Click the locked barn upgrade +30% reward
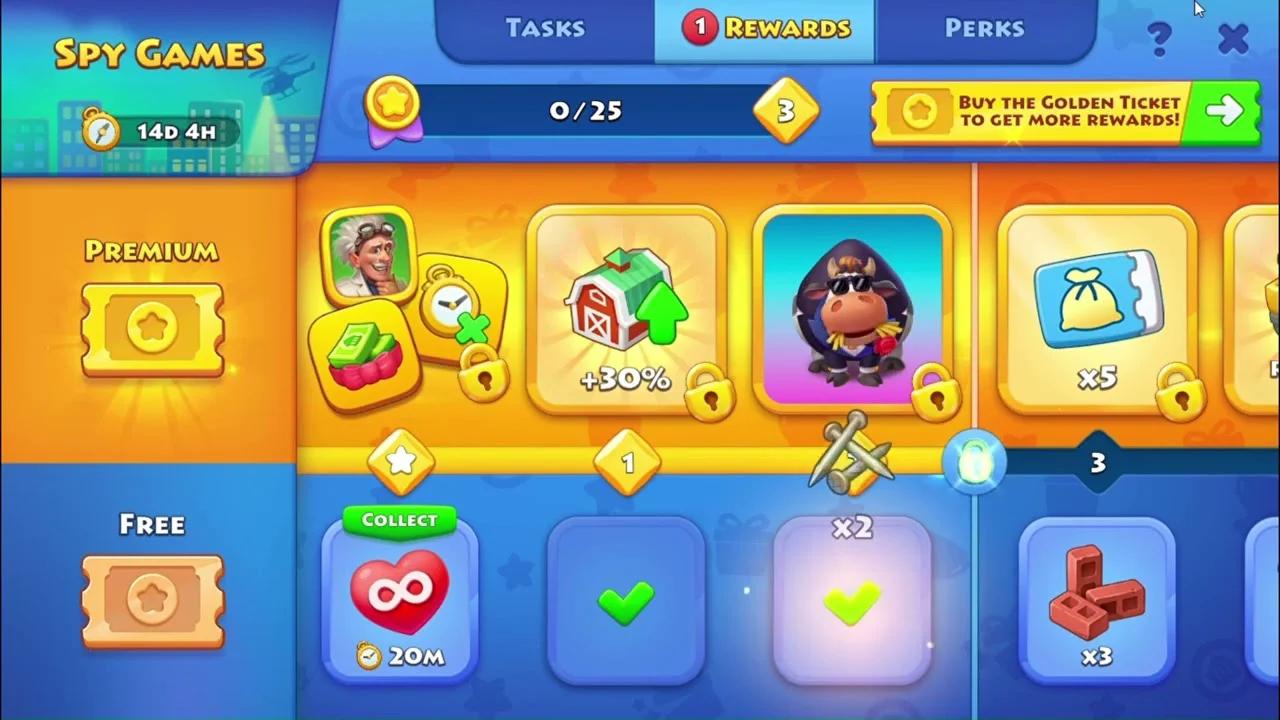This screenshot has width=1280, height=720. [x=626, y=310]
